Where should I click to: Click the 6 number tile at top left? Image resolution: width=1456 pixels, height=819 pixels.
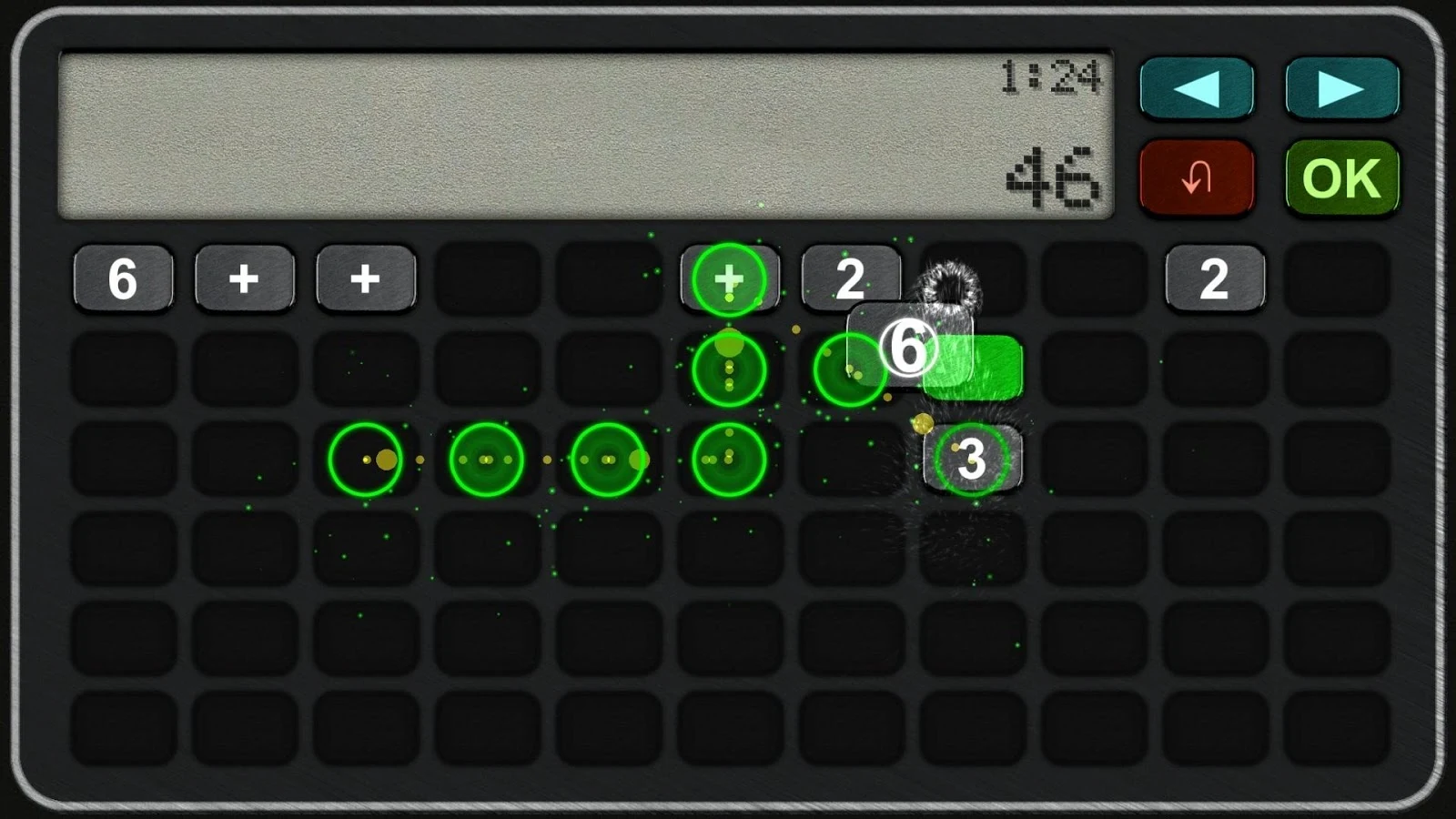[122, 279]
